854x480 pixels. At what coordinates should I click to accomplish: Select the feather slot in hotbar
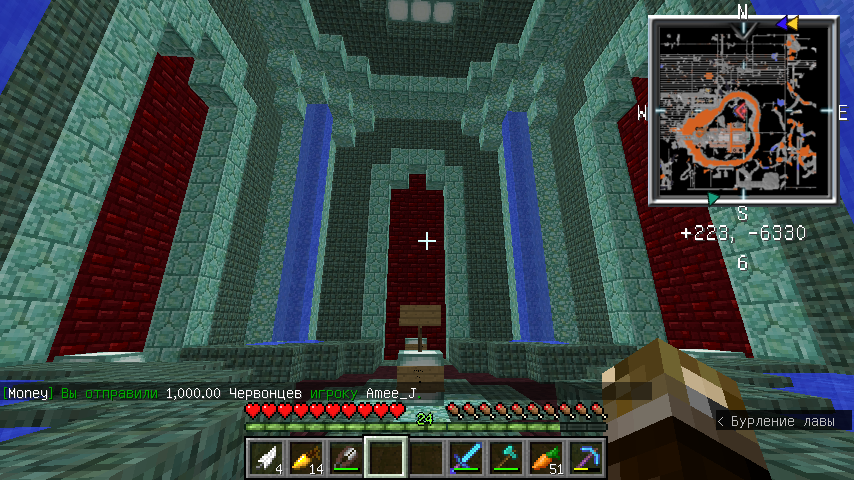point(265,458)
